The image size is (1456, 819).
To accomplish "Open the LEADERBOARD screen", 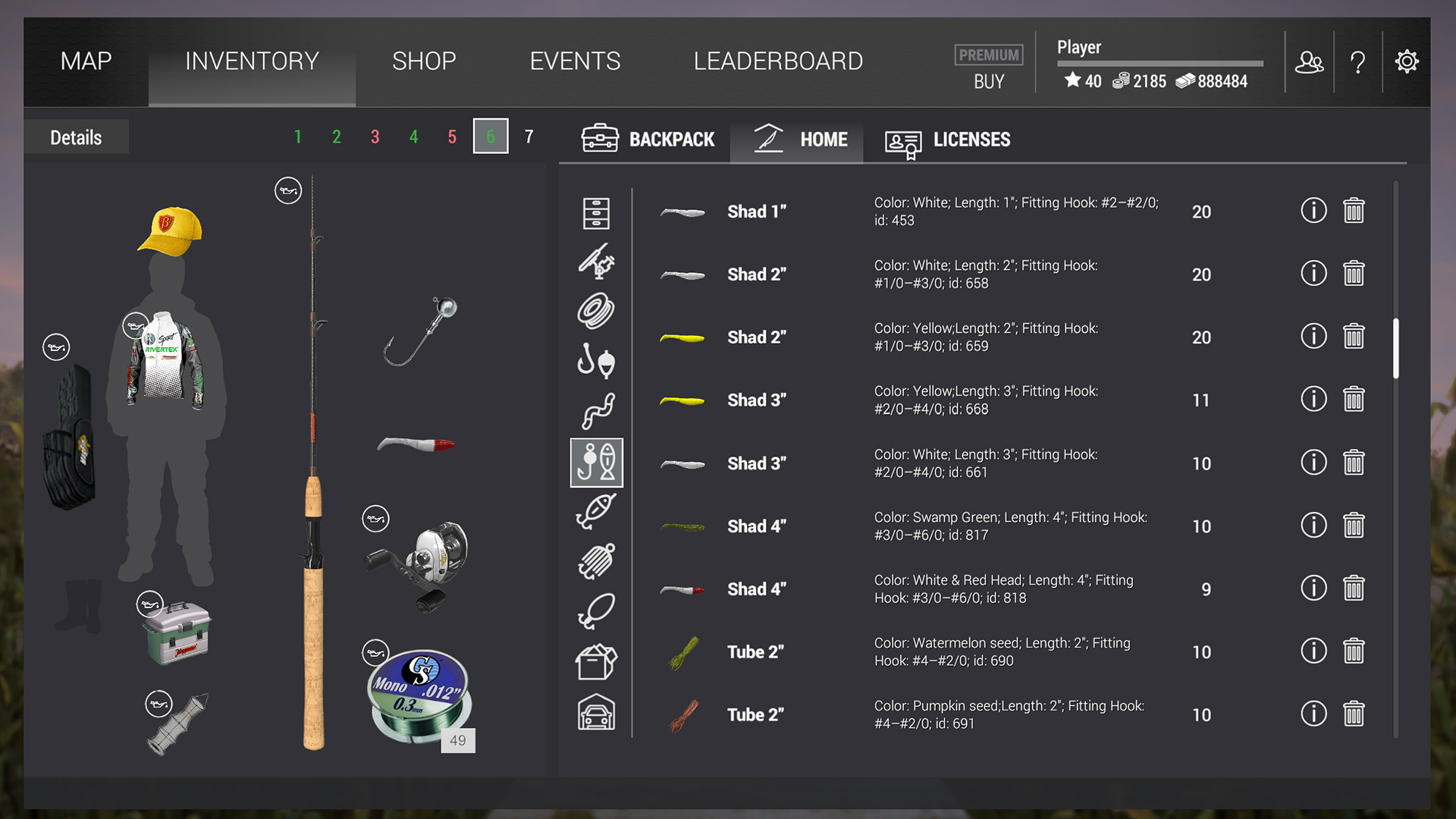I will tap(778, 61).
